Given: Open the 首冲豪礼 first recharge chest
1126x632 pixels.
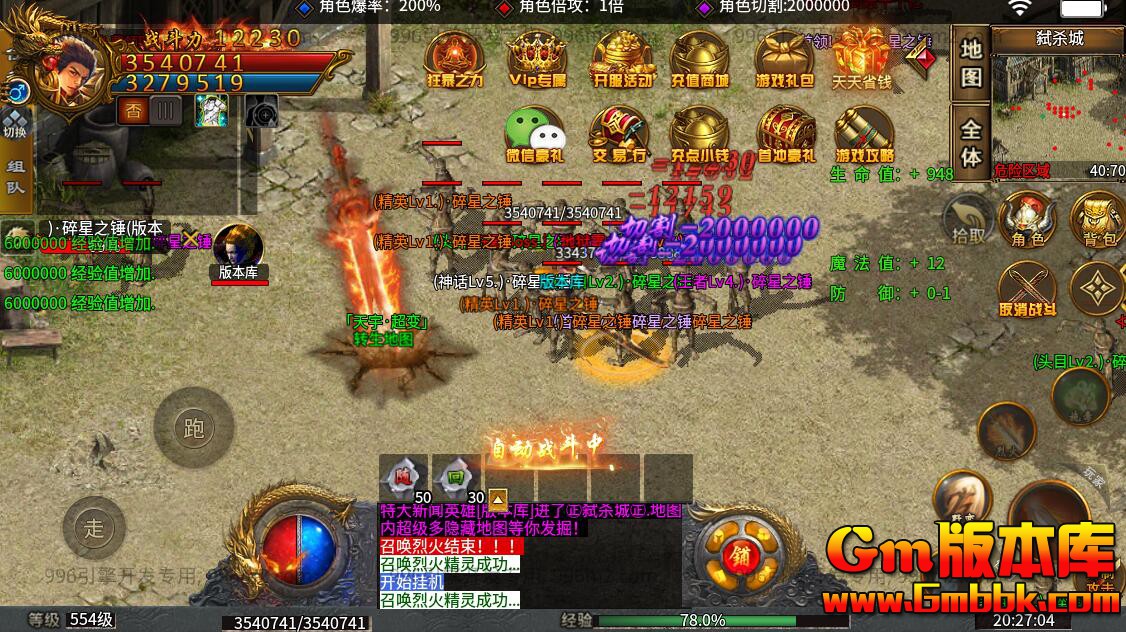Looking at the screenshot, I should (786, 135).
